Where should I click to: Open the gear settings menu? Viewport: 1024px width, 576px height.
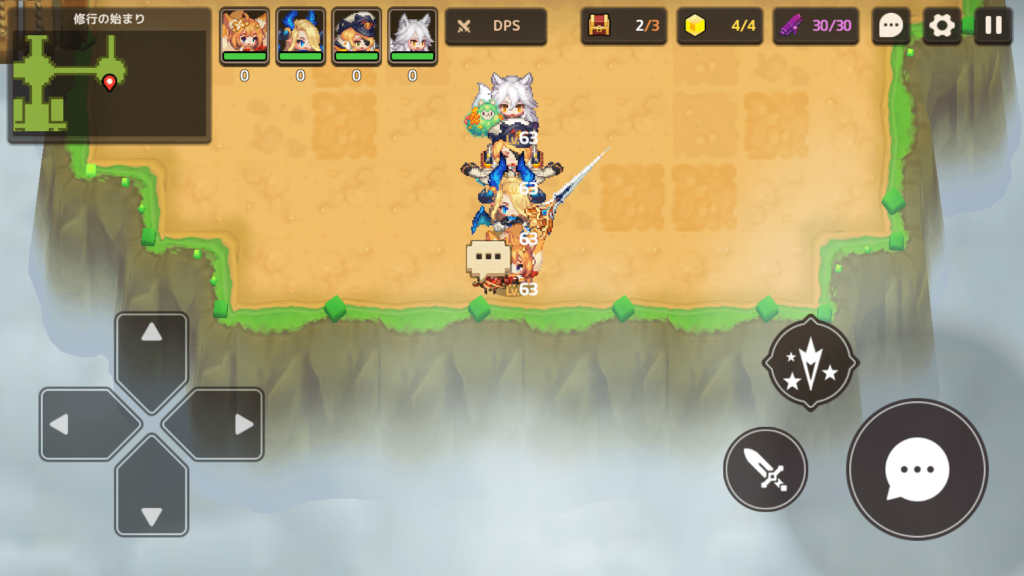click(941, 26)
